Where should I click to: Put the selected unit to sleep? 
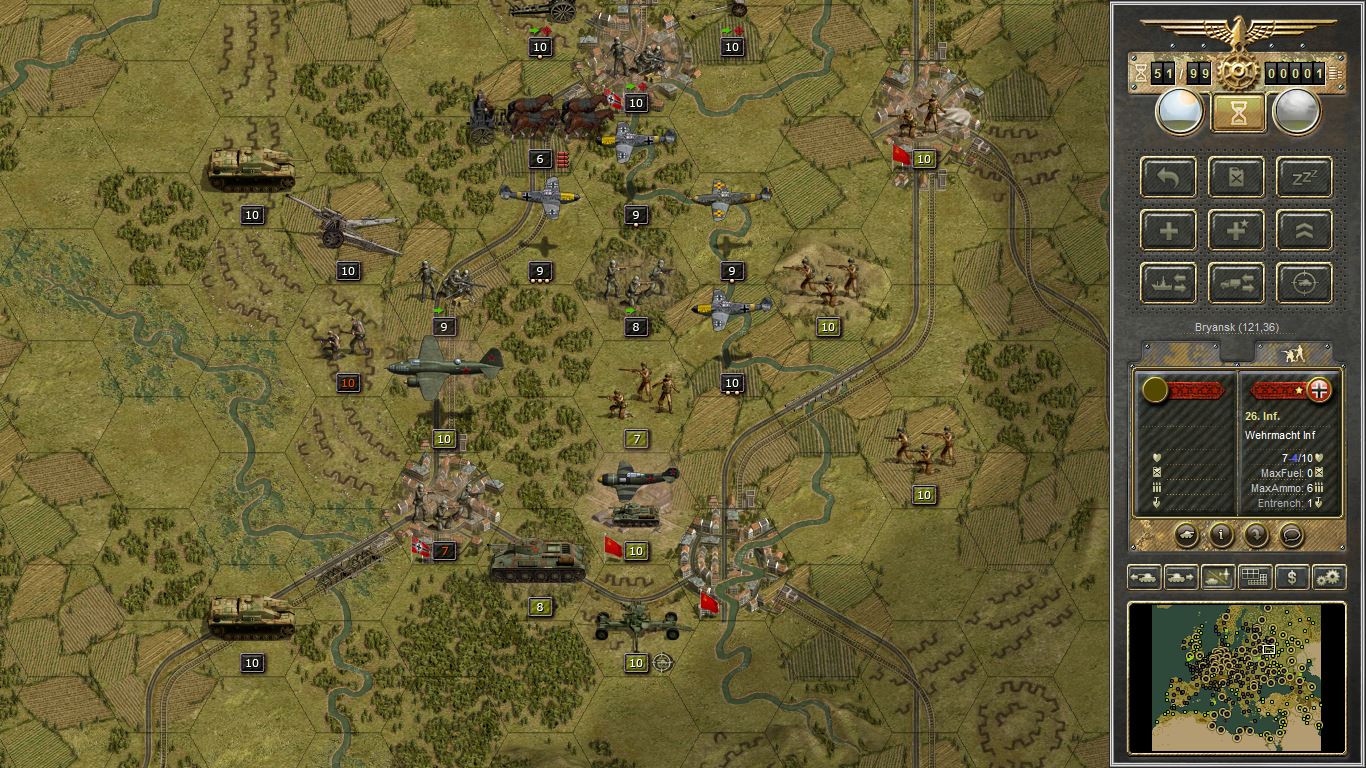pyautogui.click(x=1301, y=177)
